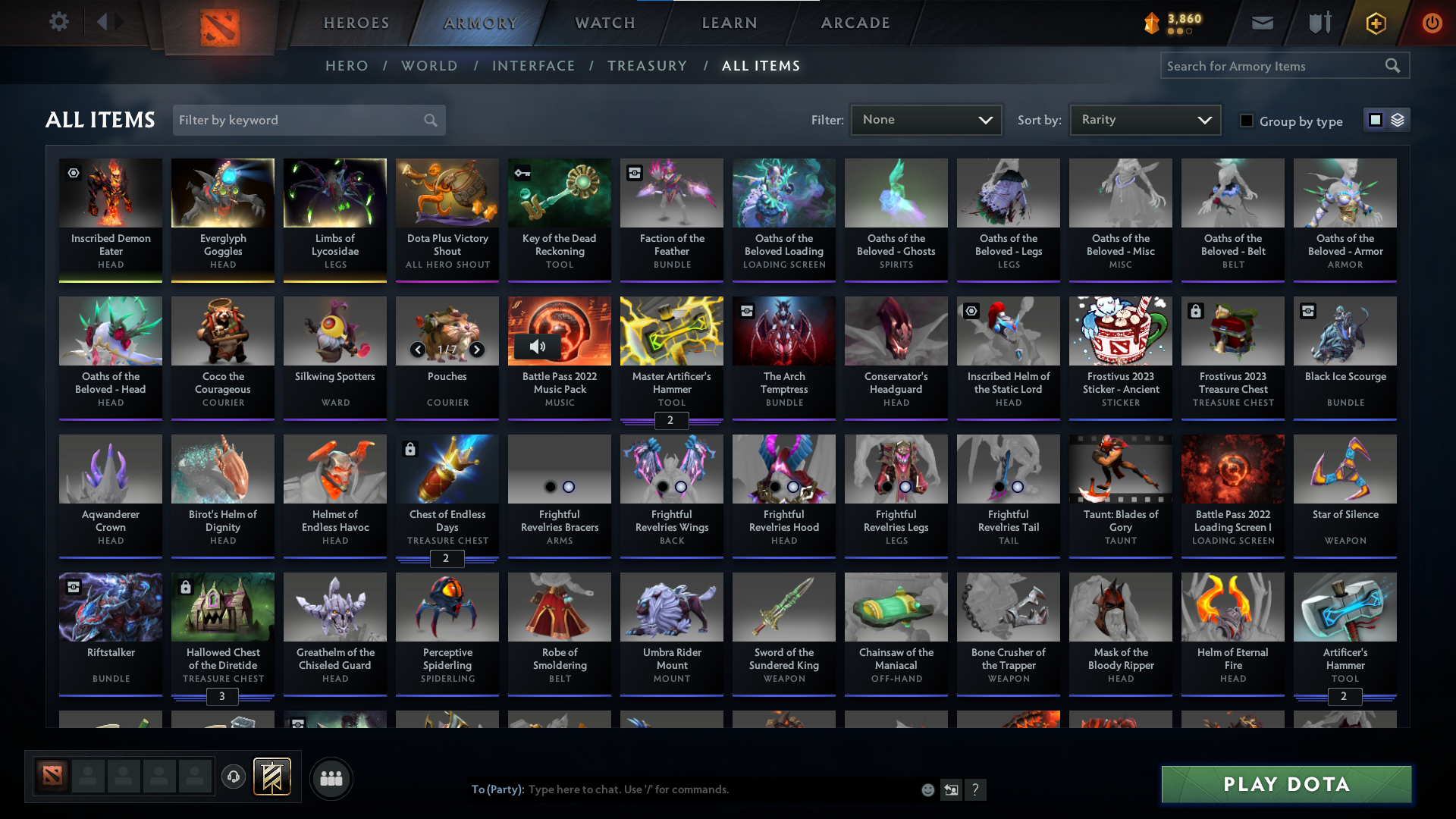Enable the Group by type checkbox
The image size is (1456, 819).
coord(1247,121)
